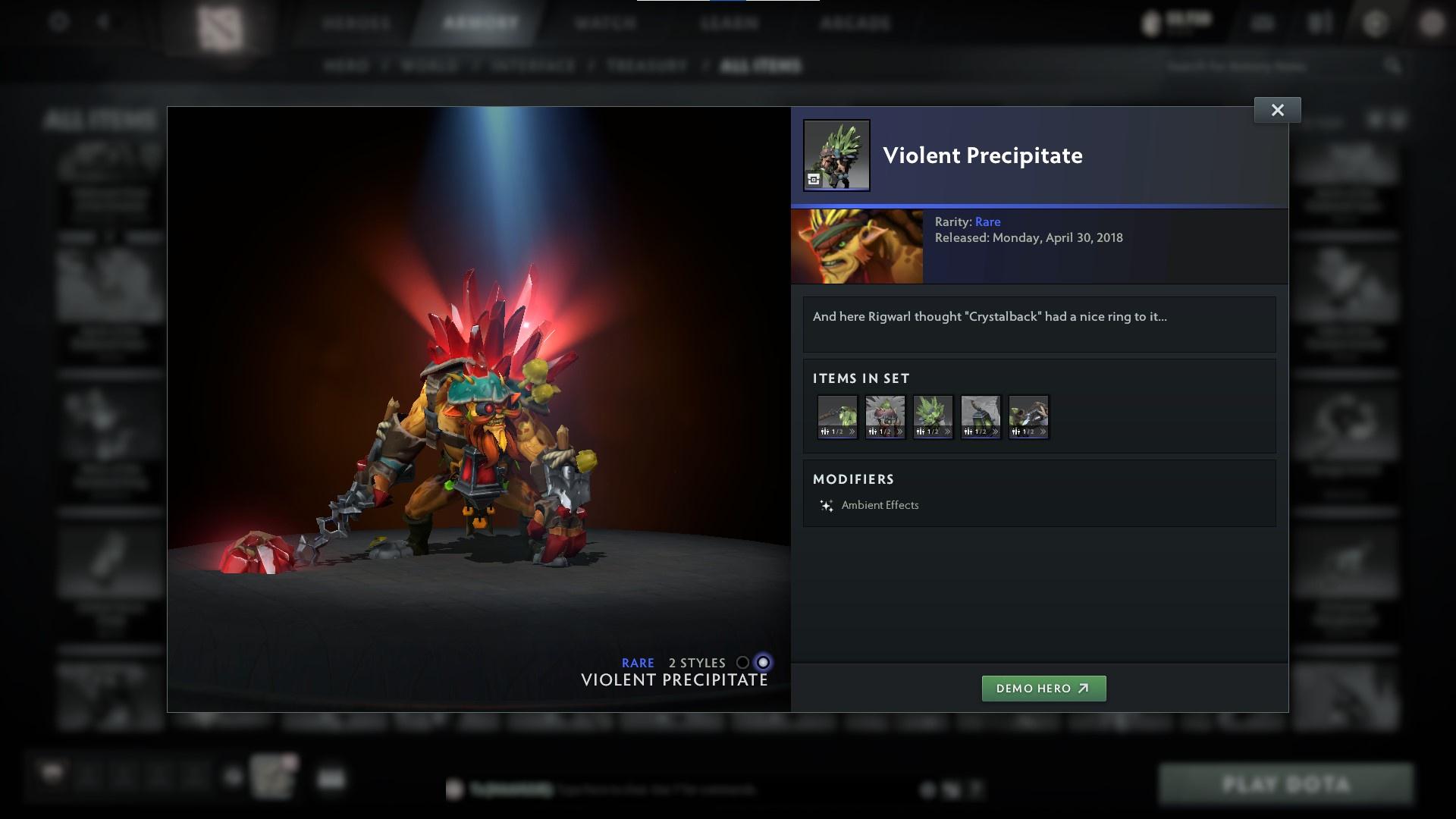Click the Violent Precipitate set portrait thumbnail
The image size is (1456, 819).
click(836, 155)
